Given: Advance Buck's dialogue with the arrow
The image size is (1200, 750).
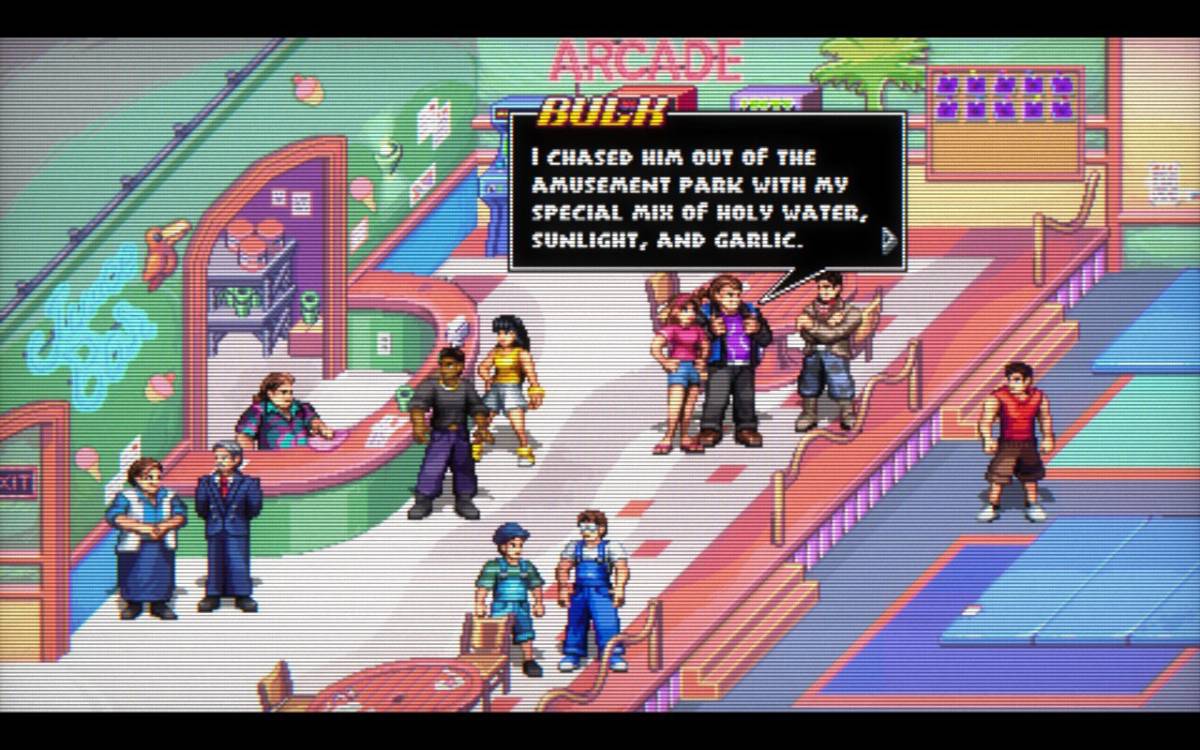Looking at the screenshot, I should coord(887,240).
